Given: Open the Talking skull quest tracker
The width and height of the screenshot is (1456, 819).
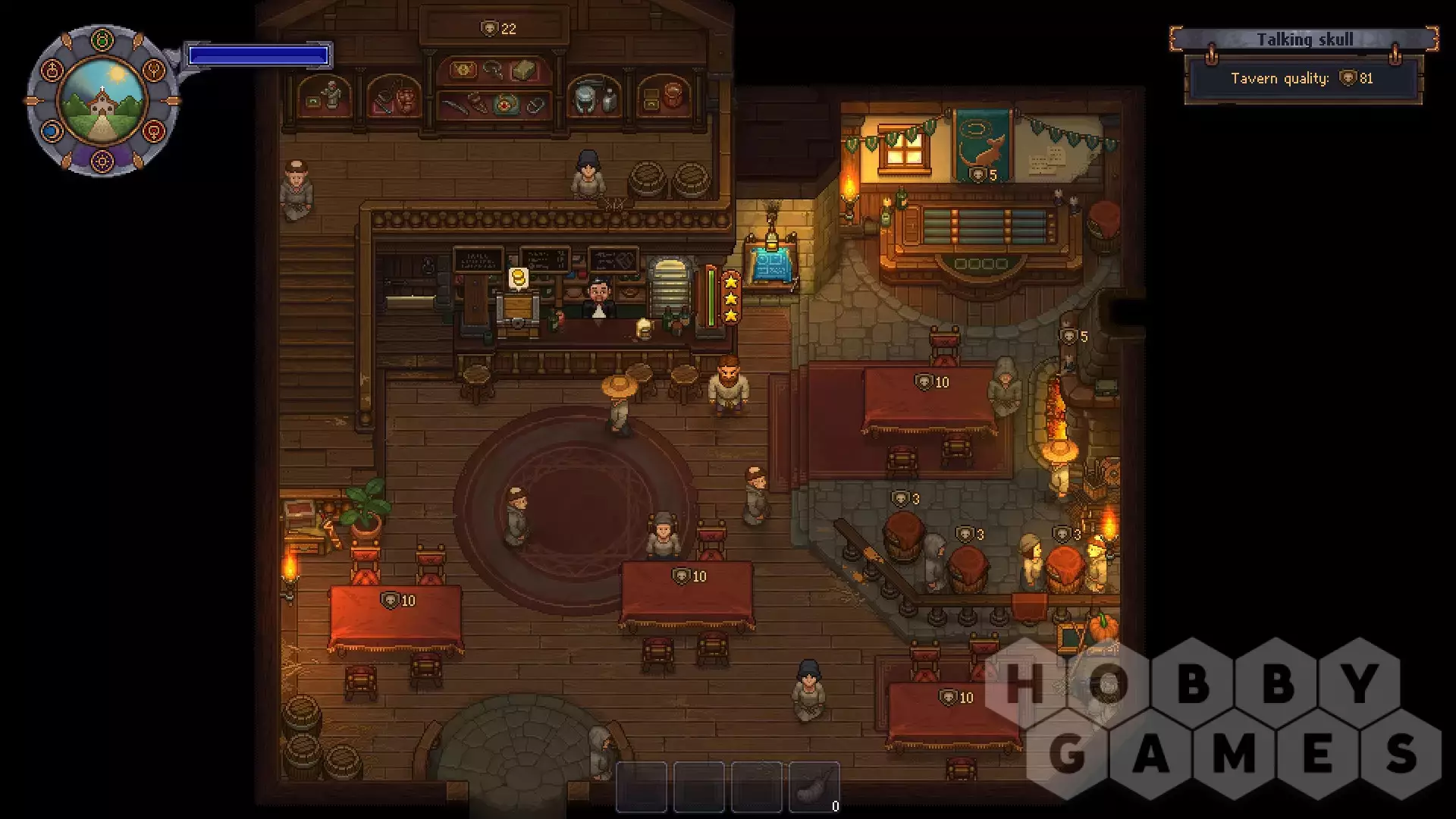Looking at the screenshot, I should tap(1304, 40).
